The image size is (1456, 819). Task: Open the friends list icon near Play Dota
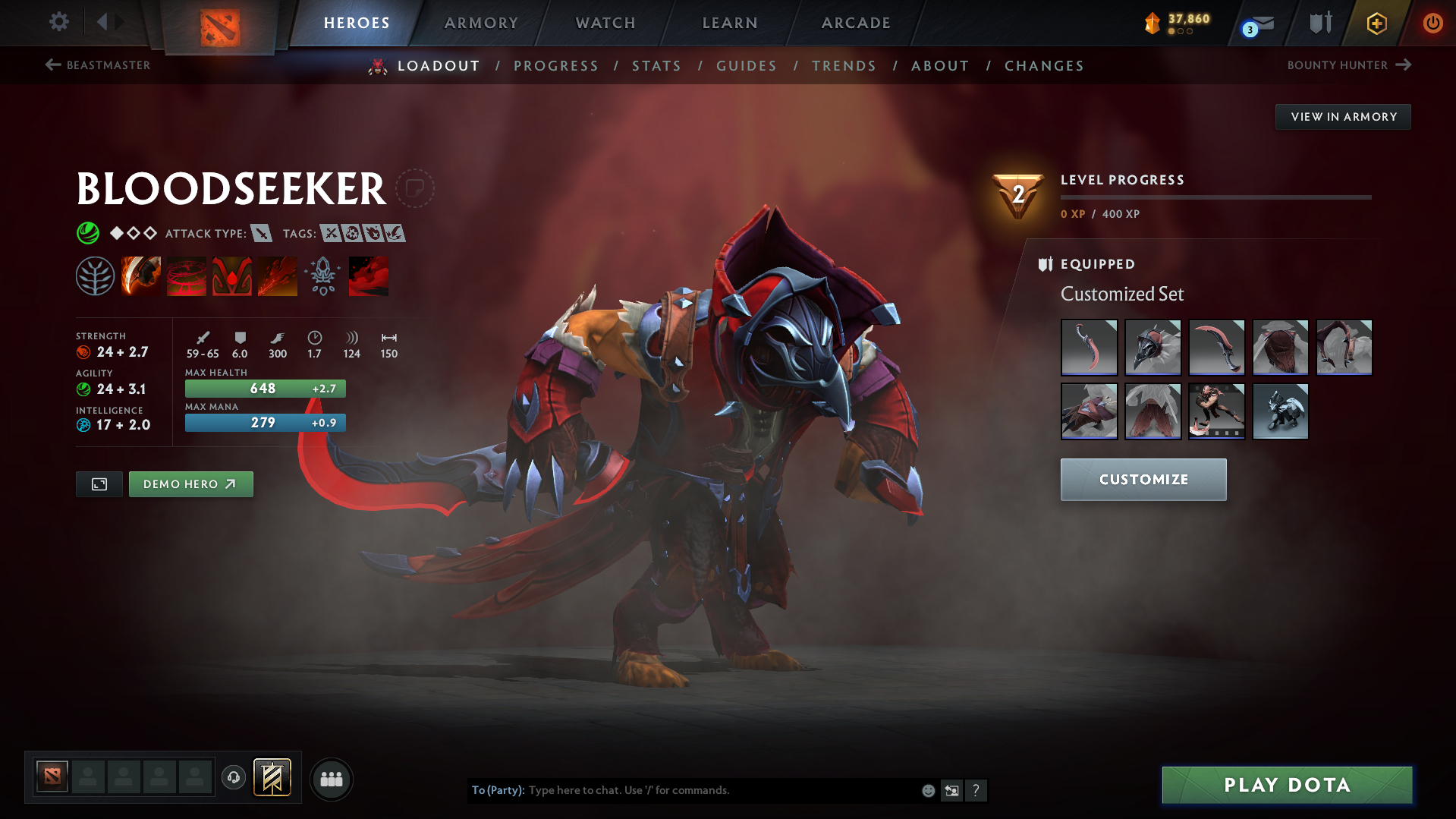click(331, 779)
